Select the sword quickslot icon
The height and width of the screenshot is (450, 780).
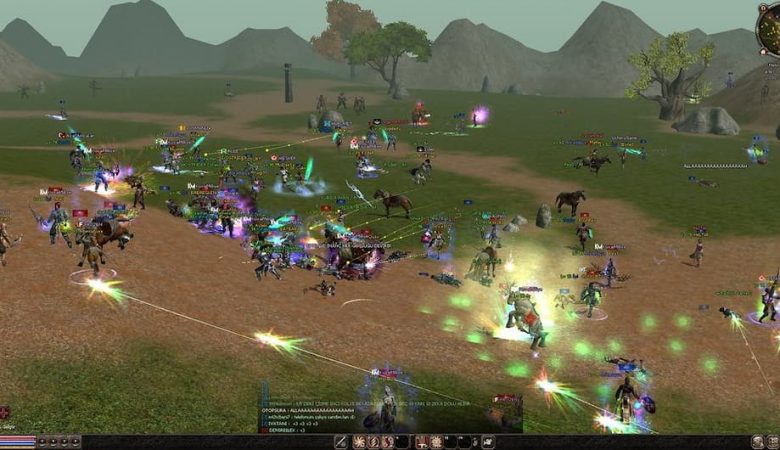[x=341, y=442]
